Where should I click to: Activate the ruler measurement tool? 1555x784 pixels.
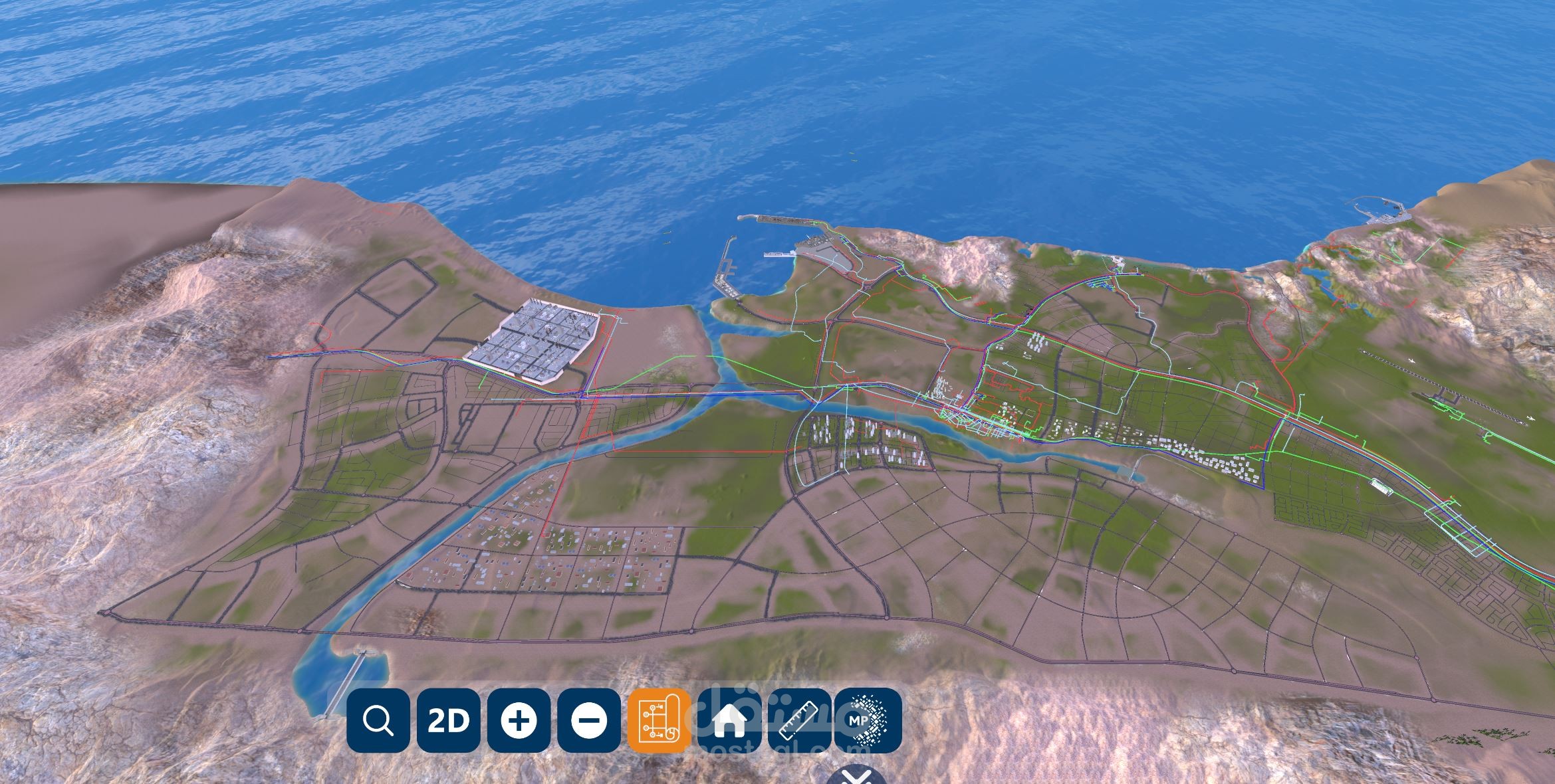[799, 720]
